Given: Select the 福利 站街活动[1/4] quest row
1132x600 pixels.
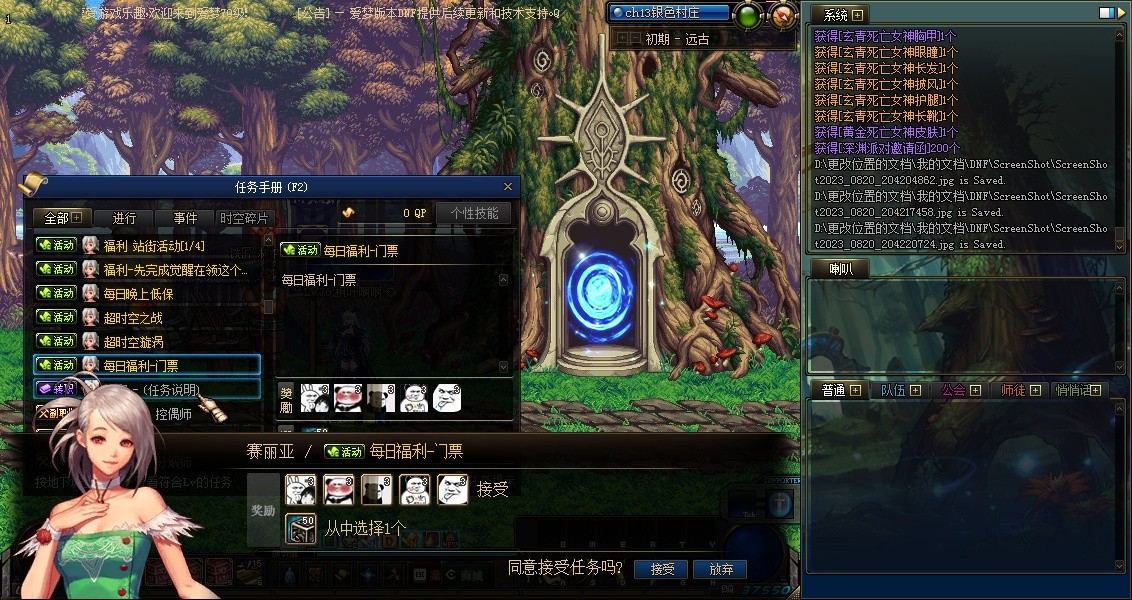Looking at the screenshot, I should (x=150, y=245).
